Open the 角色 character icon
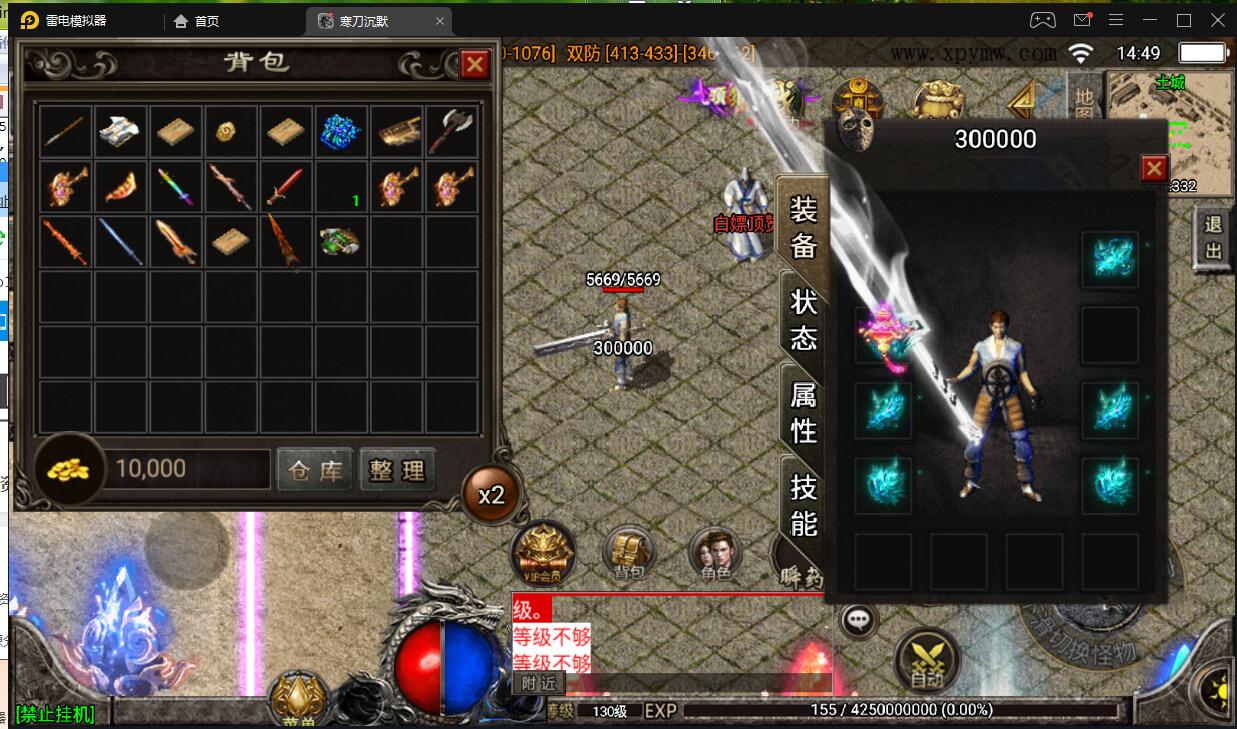Screen dimensions: 1237x729 (x=716, y=553)
